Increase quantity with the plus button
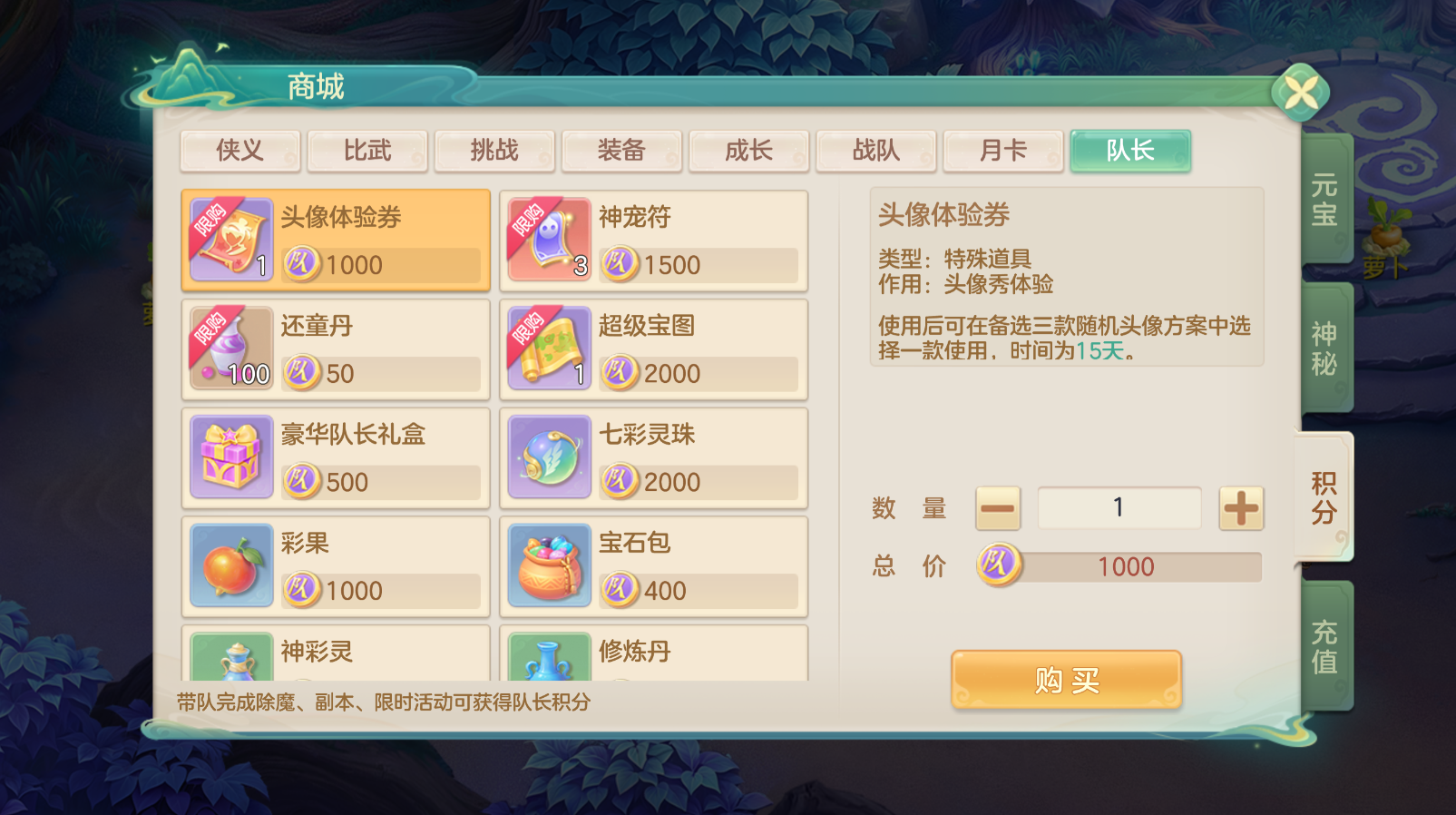The width and height of the screenshot is (1456, 815). (1240, 508)
